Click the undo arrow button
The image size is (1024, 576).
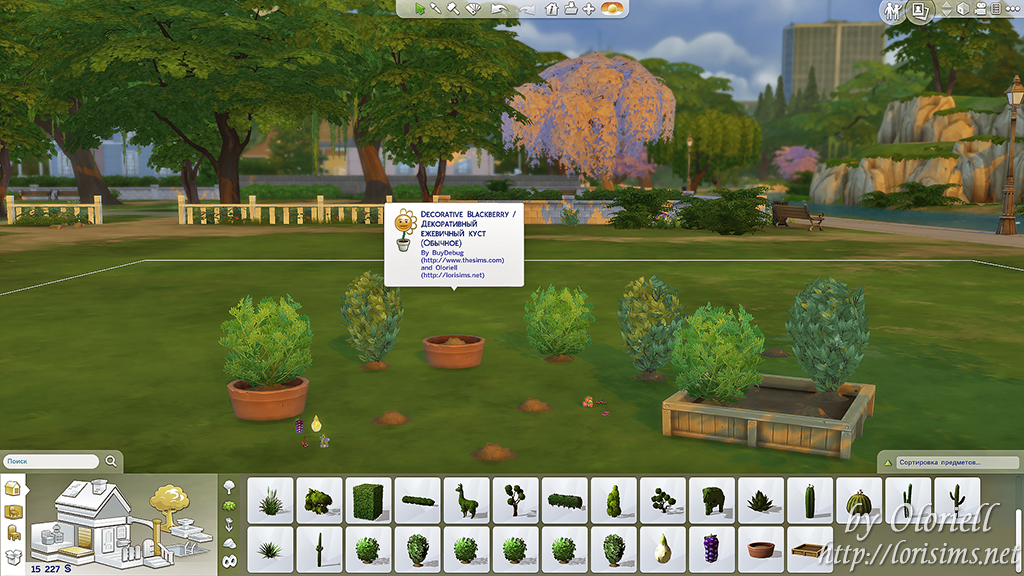pyautogui.click(x=501, y=9)
